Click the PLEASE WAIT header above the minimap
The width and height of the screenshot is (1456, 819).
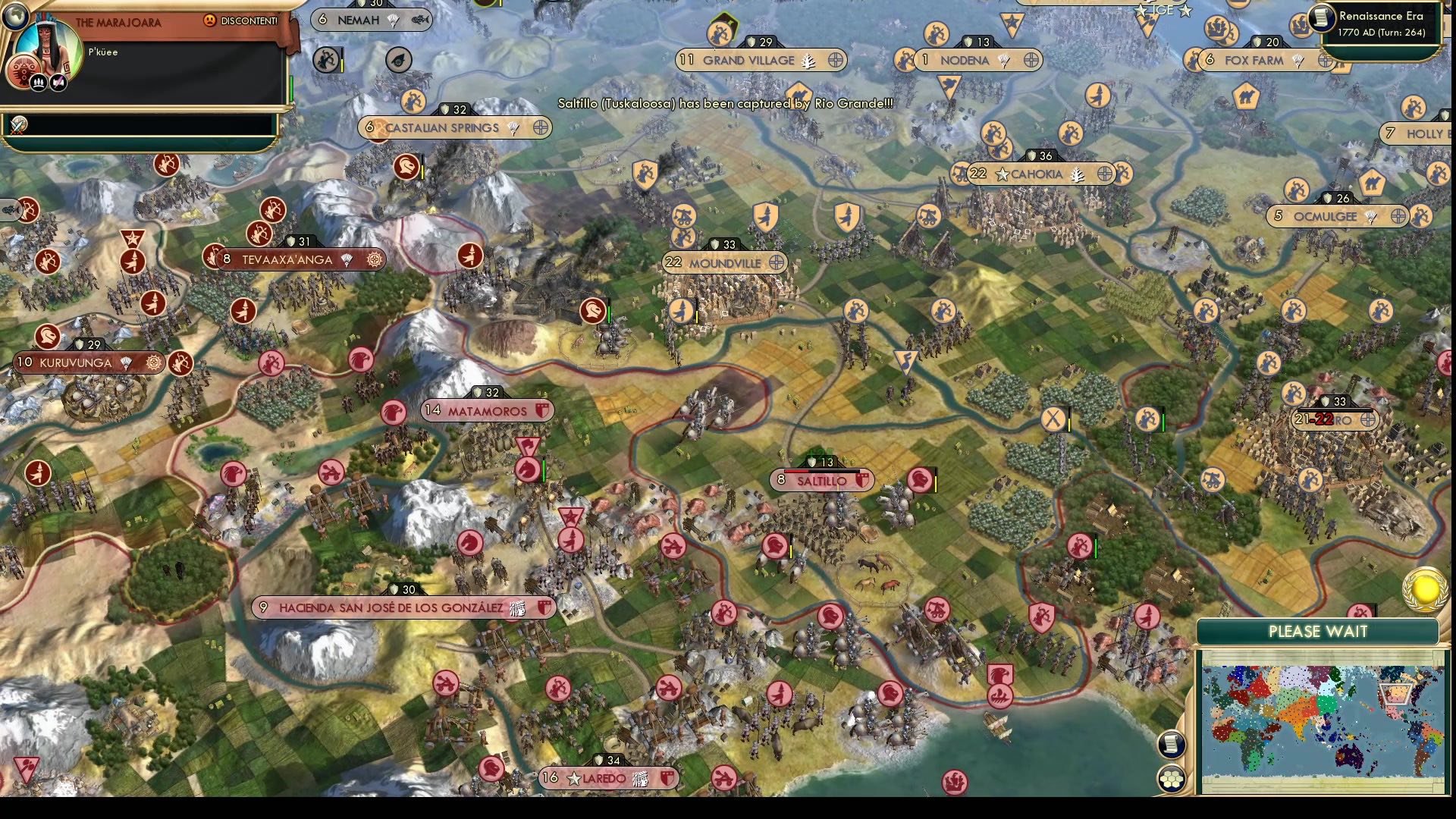[1317, 631]
